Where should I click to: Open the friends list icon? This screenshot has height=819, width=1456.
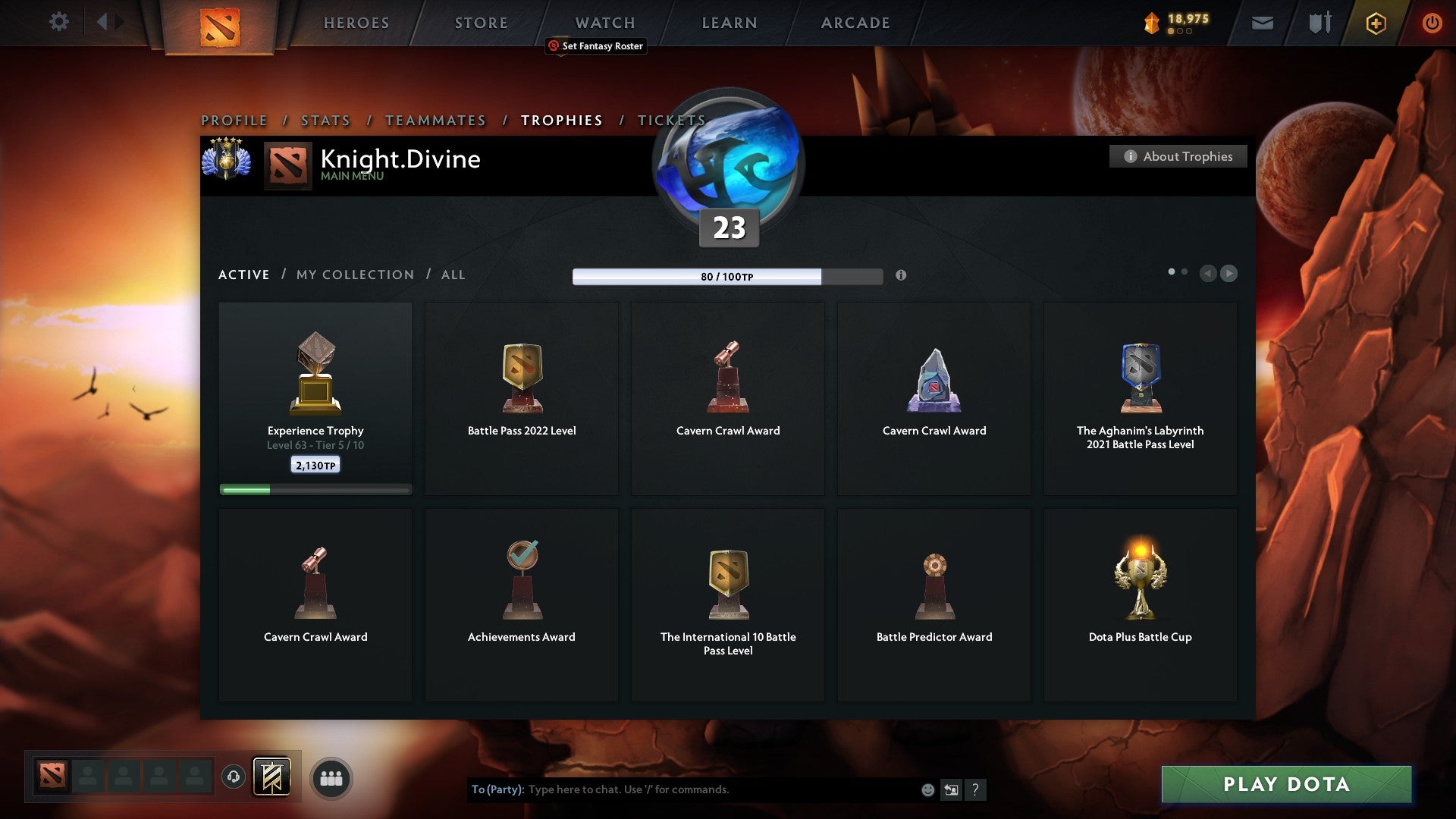coord(330,777)
